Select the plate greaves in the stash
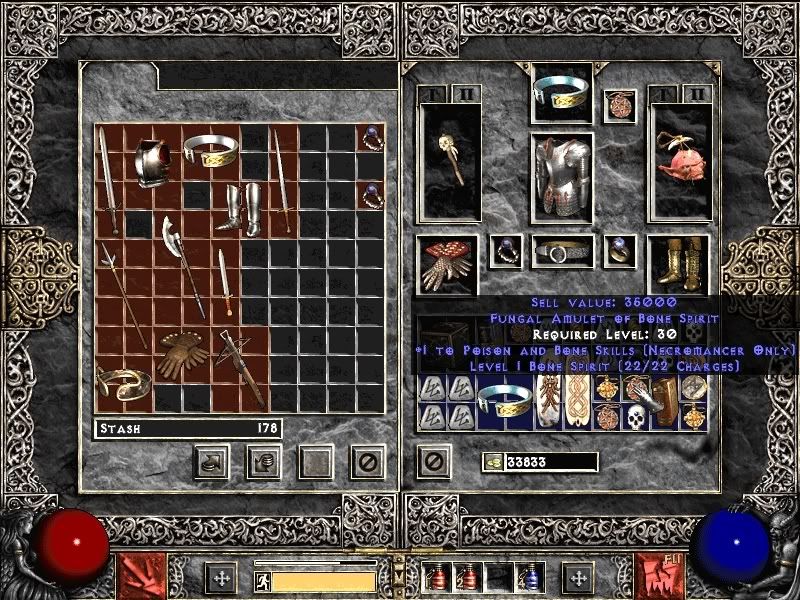800x600 pixels. 241,207
